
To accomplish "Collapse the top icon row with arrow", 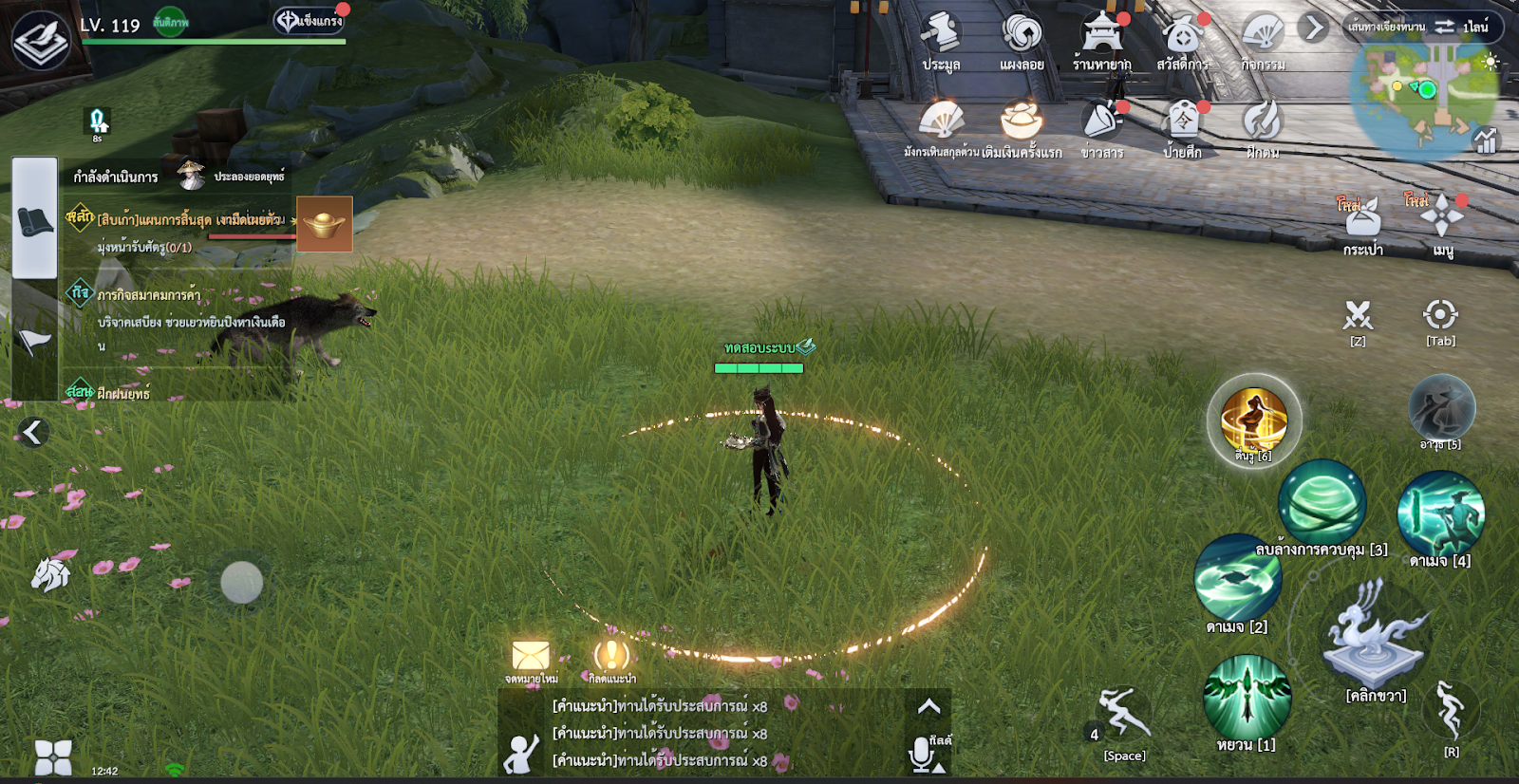I will (1315, 28).
